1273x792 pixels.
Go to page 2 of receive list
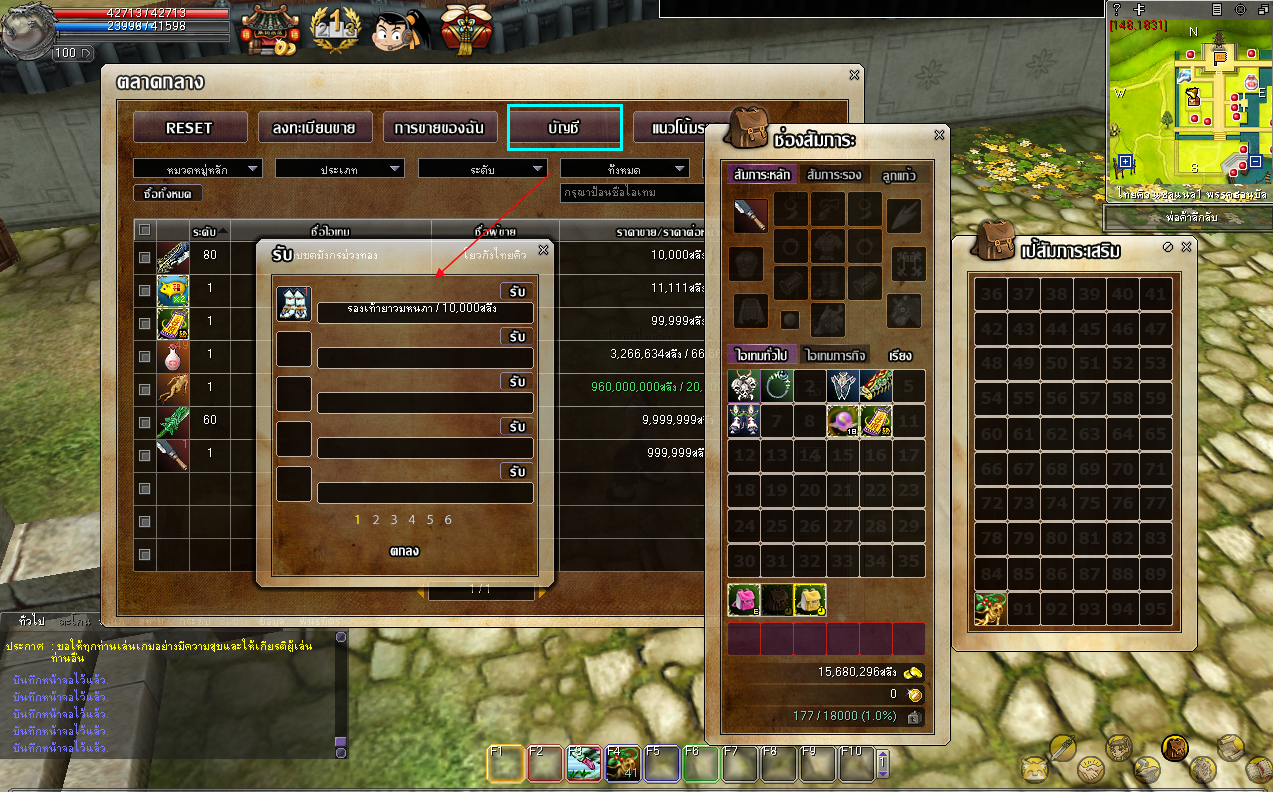pos(376,520)
